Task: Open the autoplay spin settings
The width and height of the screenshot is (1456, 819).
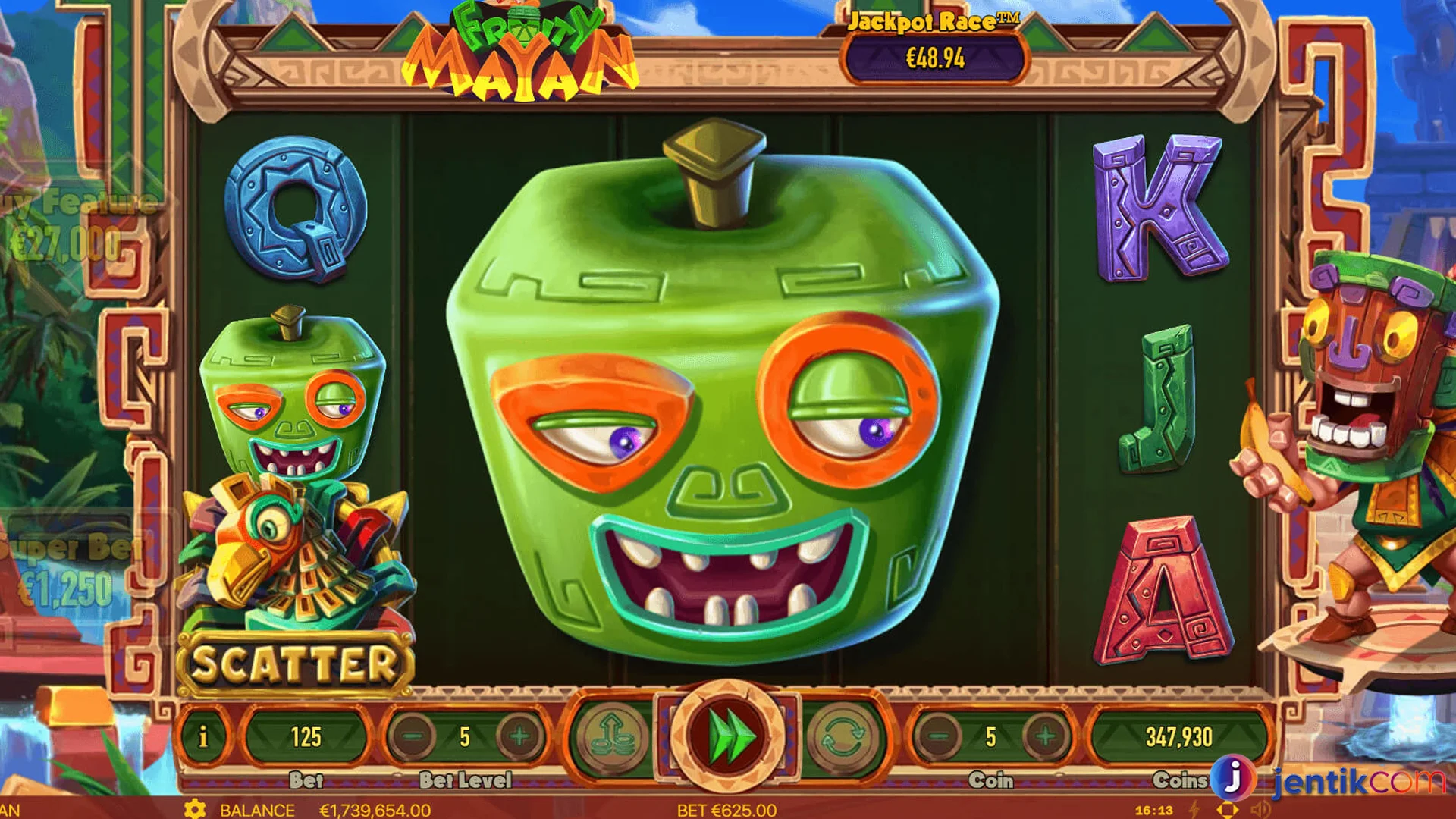Action: tap(844, 736)
